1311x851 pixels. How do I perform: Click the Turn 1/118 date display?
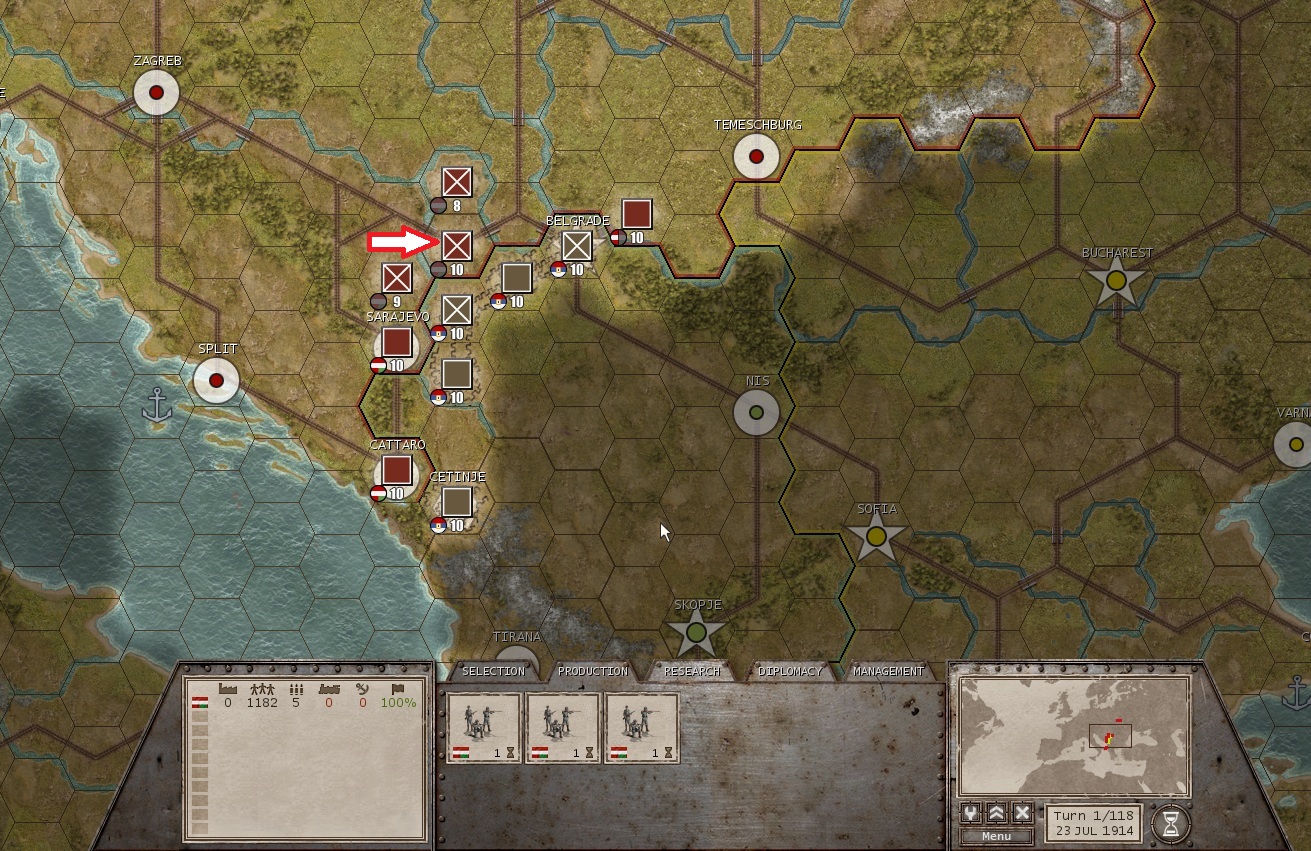coord(1091,821)
